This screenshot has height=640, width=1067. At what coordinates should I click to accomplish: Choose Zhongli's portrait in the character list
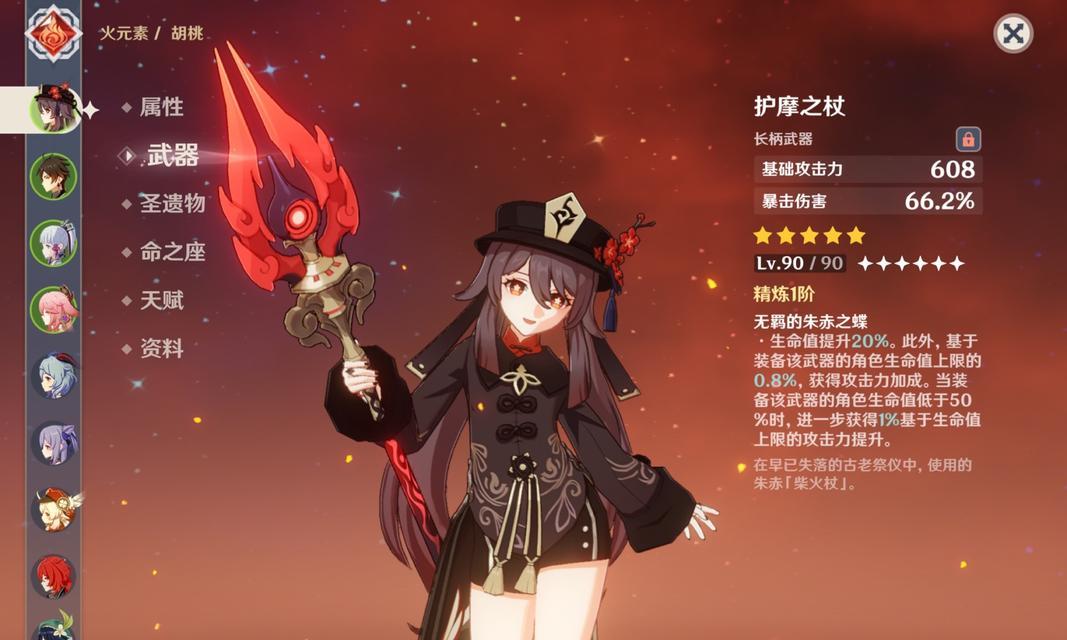[x=53, y=177]
